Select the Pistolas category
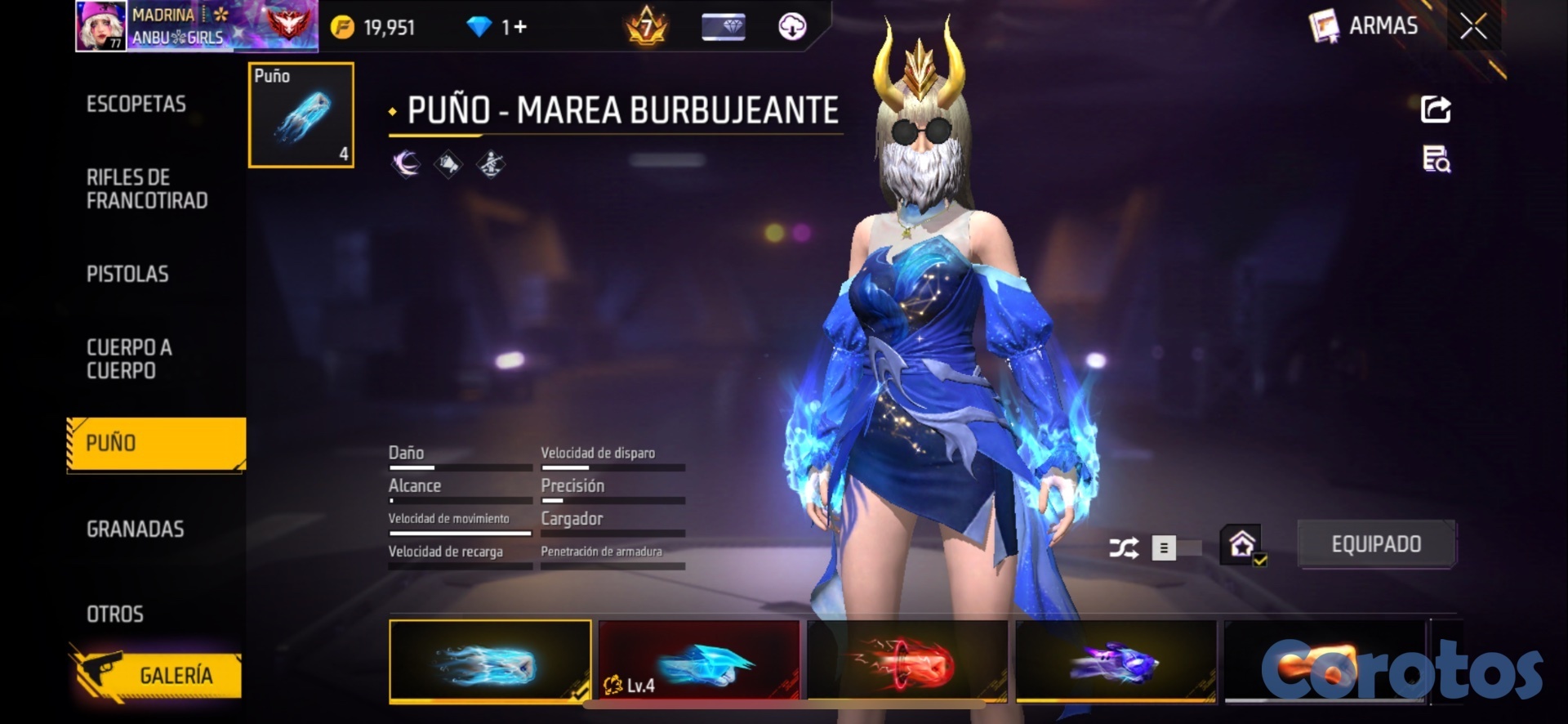 (127, 275)
